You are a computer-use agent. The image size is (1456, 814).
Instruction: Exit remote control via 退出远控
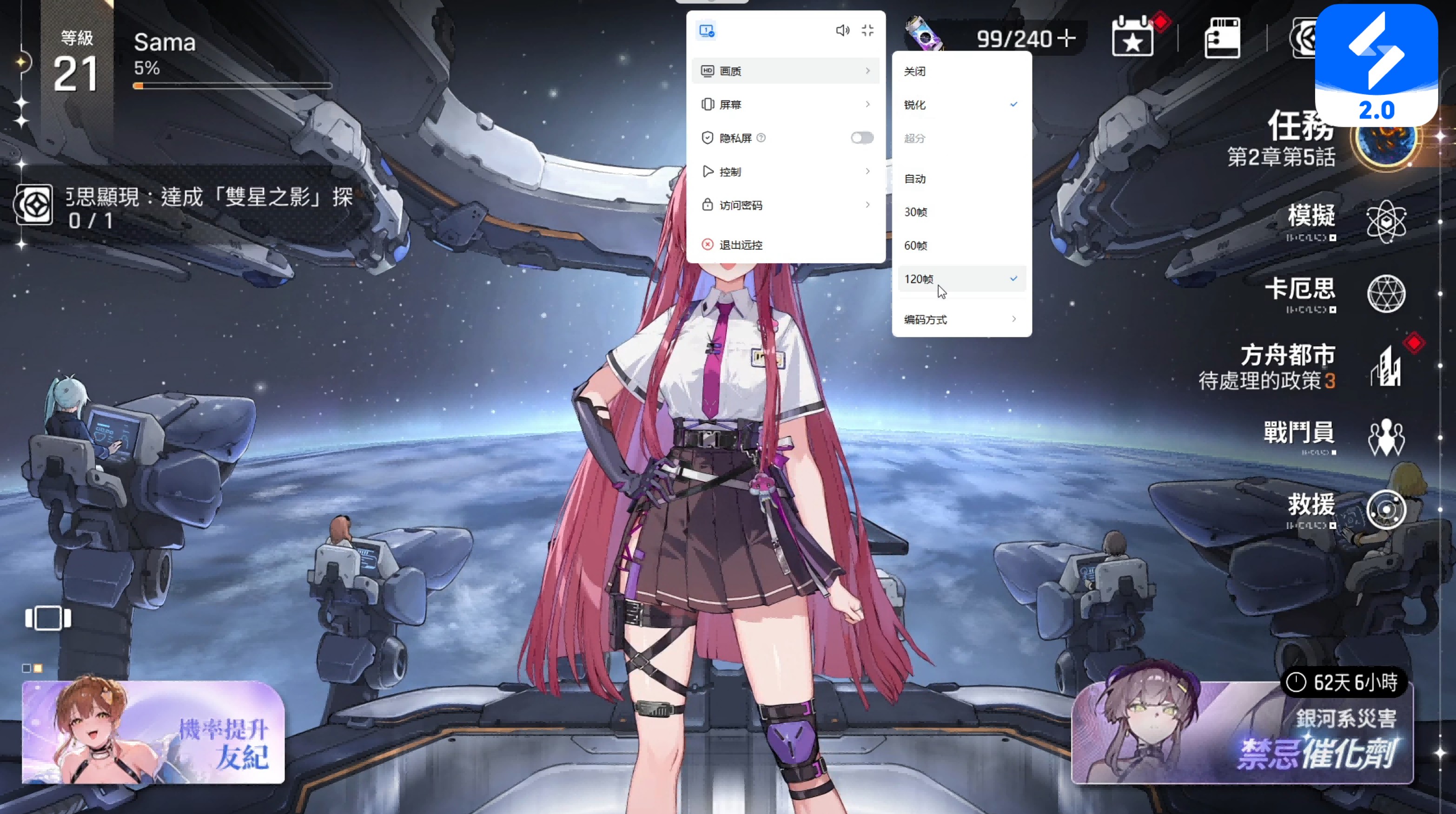(x=741, y=245)
